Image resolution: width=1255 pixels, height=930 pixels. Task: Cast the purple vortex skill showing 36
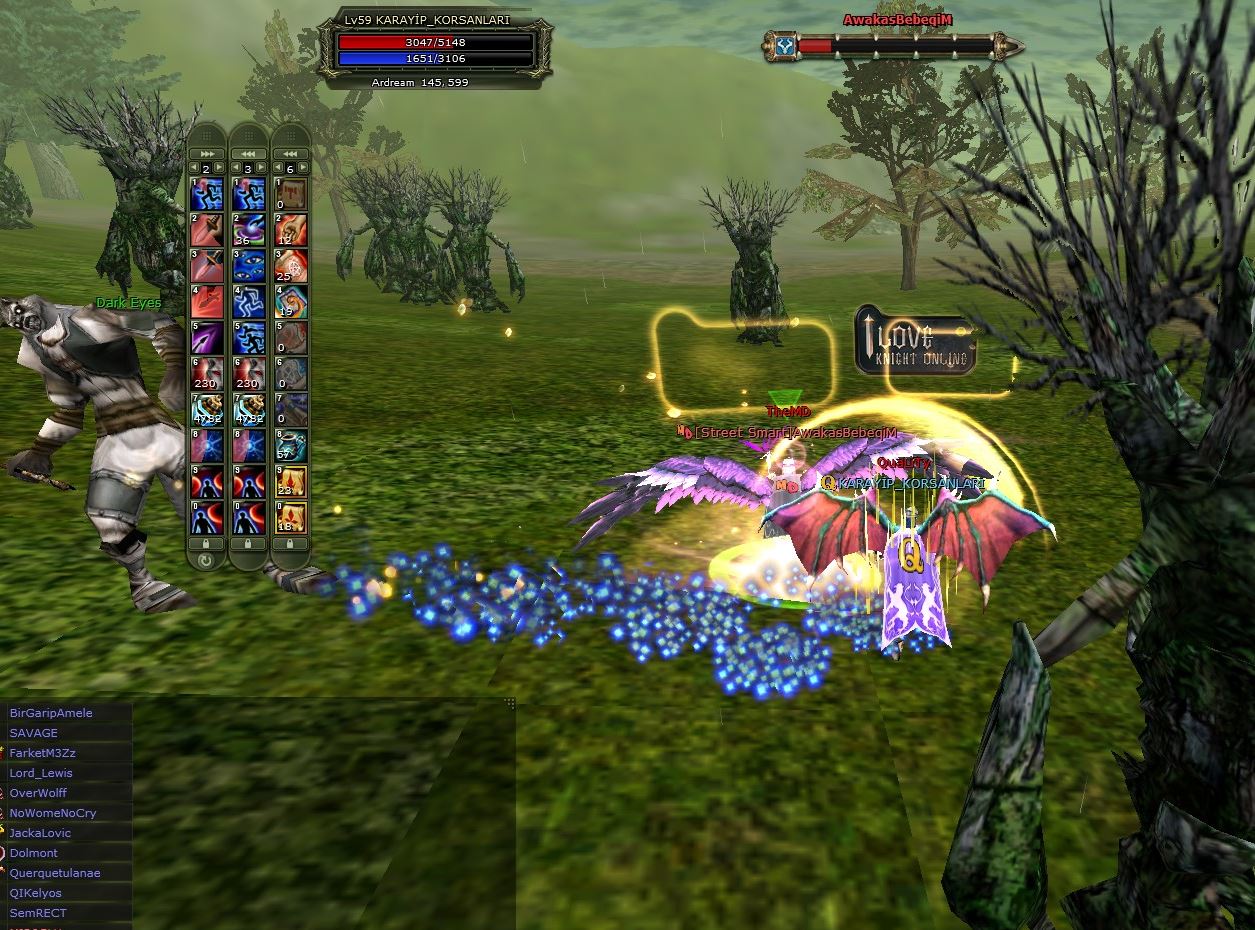coord(248,231)
